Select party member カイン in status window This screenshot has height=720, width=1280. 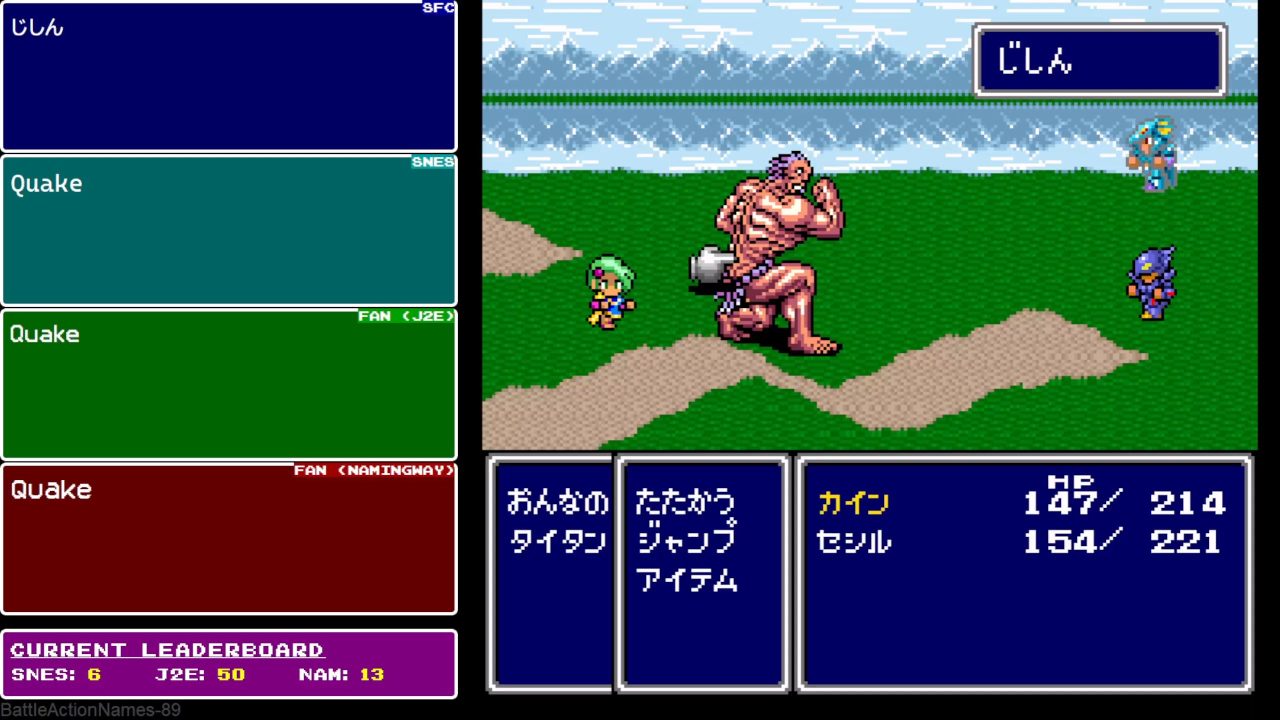tap(853, 502)
